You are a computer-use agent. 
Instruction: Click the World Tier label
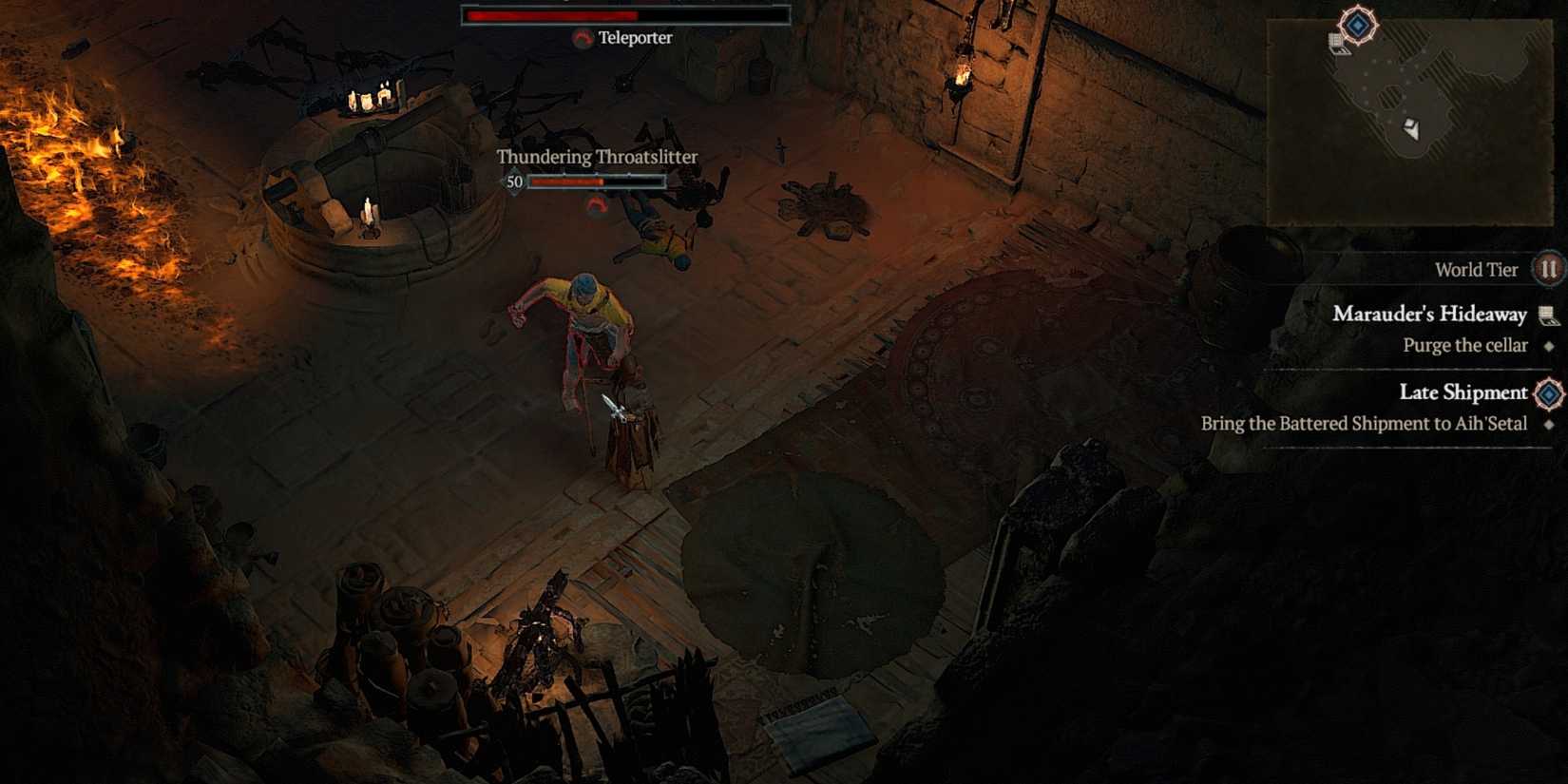point(1477,269)
